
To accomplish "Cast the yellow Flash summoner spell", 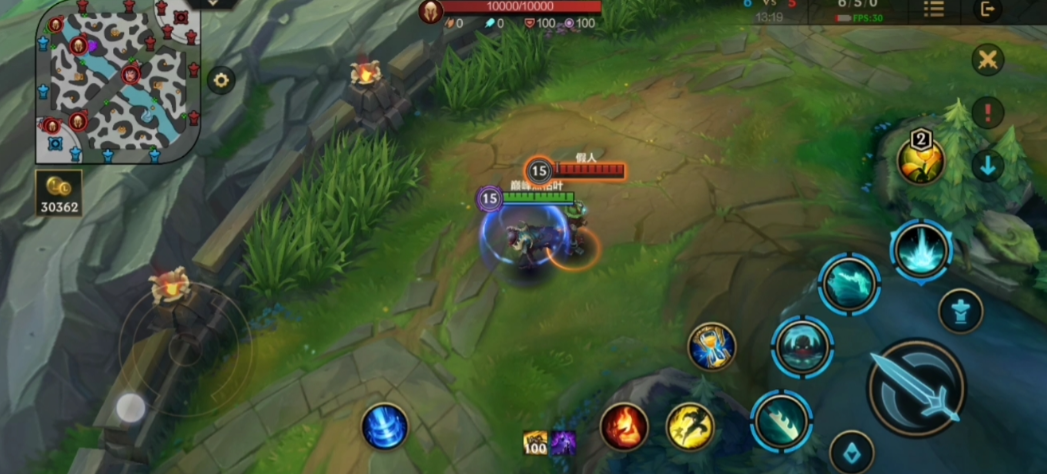I will pyautogui.click(x=690, y=426).
